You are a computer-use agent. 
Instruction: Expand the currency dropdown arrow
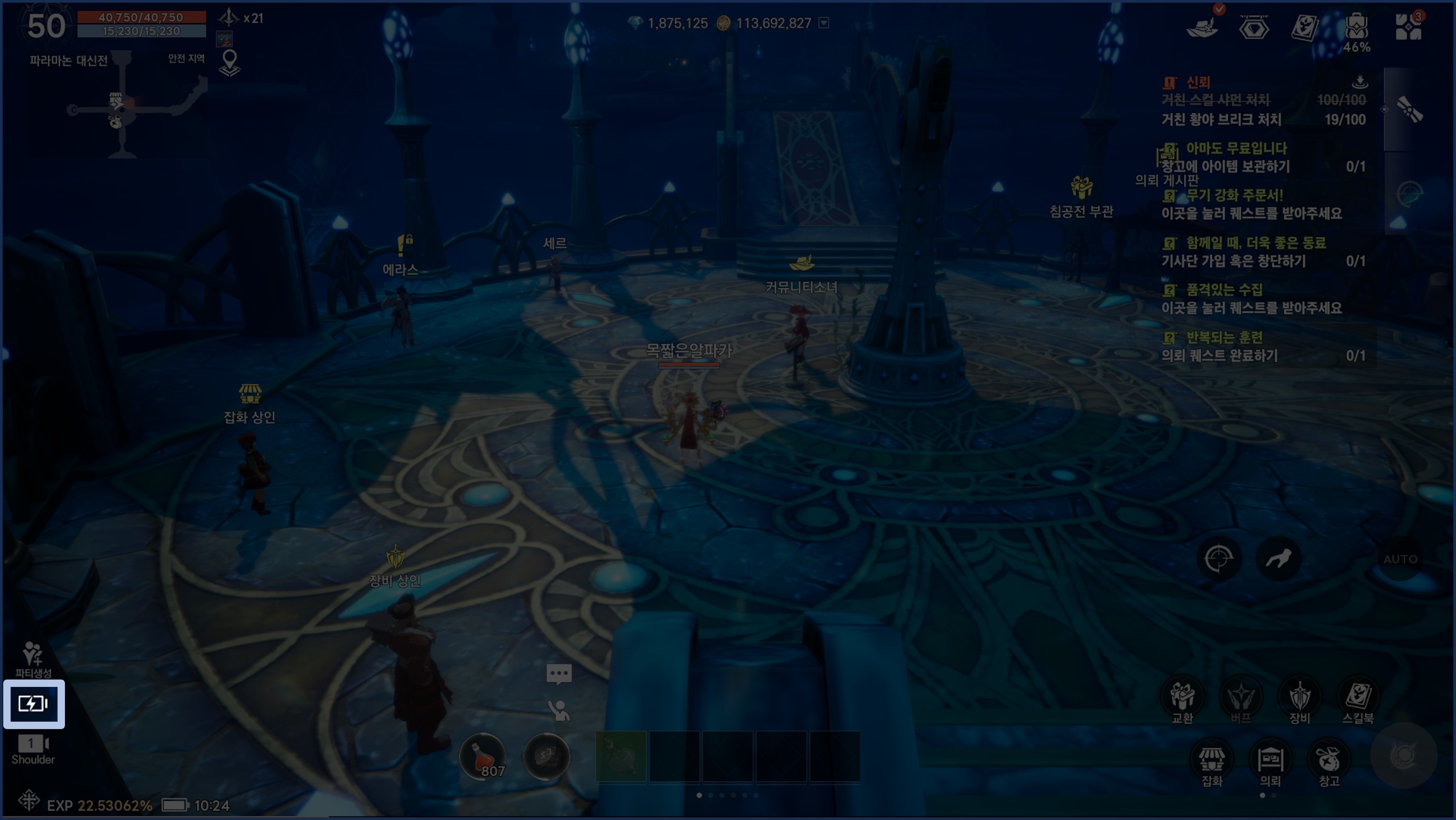click(x=824, y=23)
